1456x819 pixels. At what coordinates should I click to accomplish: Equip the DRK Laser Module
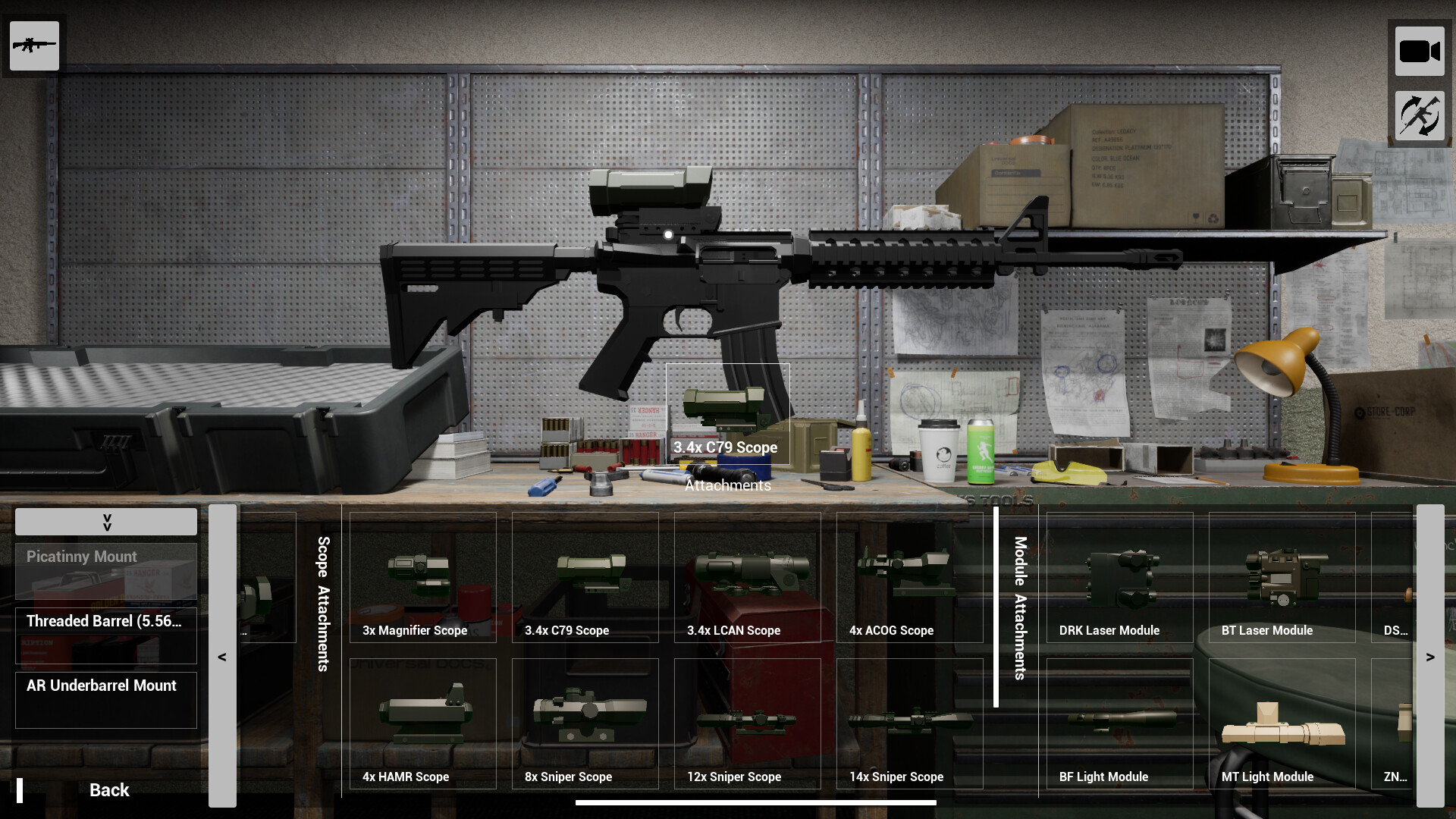point(1119,584)
